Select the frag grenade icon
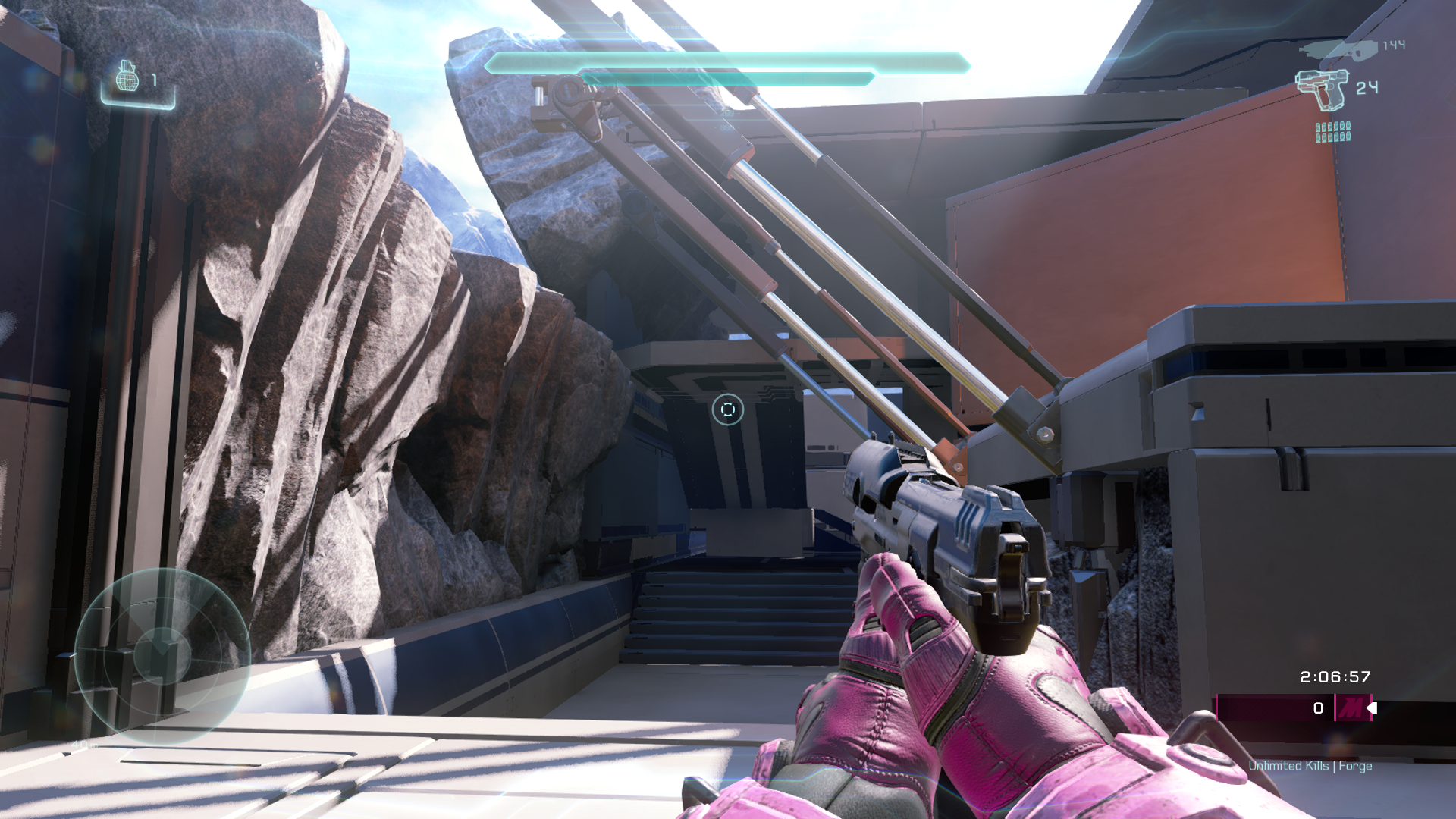Screen dimensions: 1456x819 click(127, 77)
